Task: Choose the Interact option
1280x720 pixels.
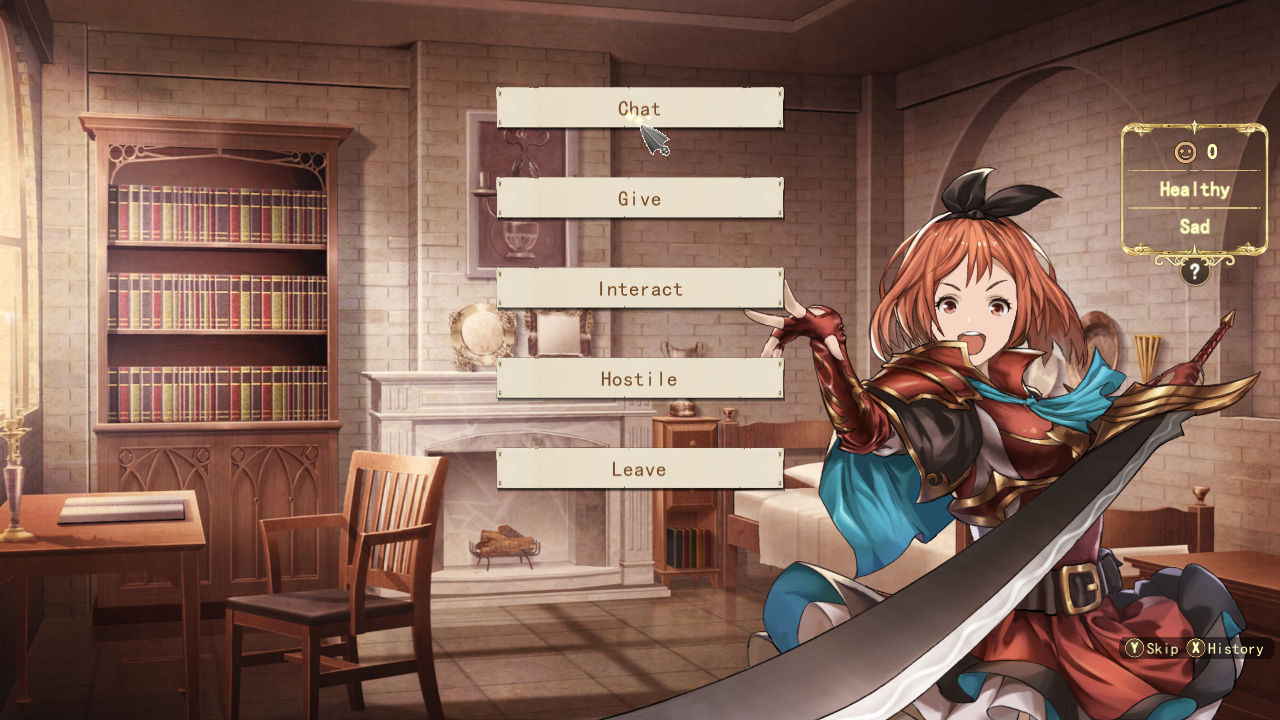Action: point(639,289)
